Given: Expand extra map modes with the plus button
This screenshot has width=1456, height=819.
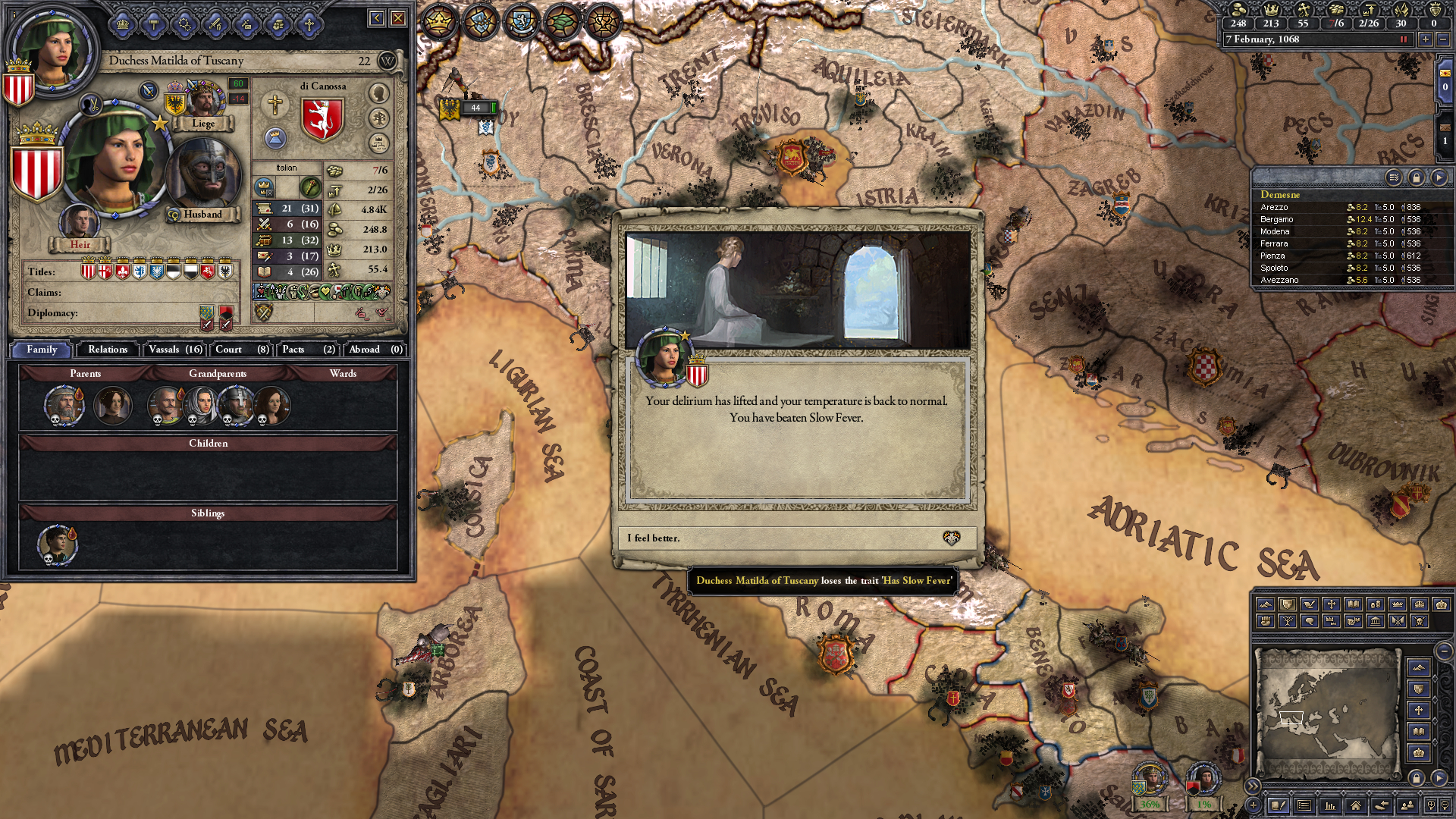Looking at the screenshot, I should point(1253,805).
